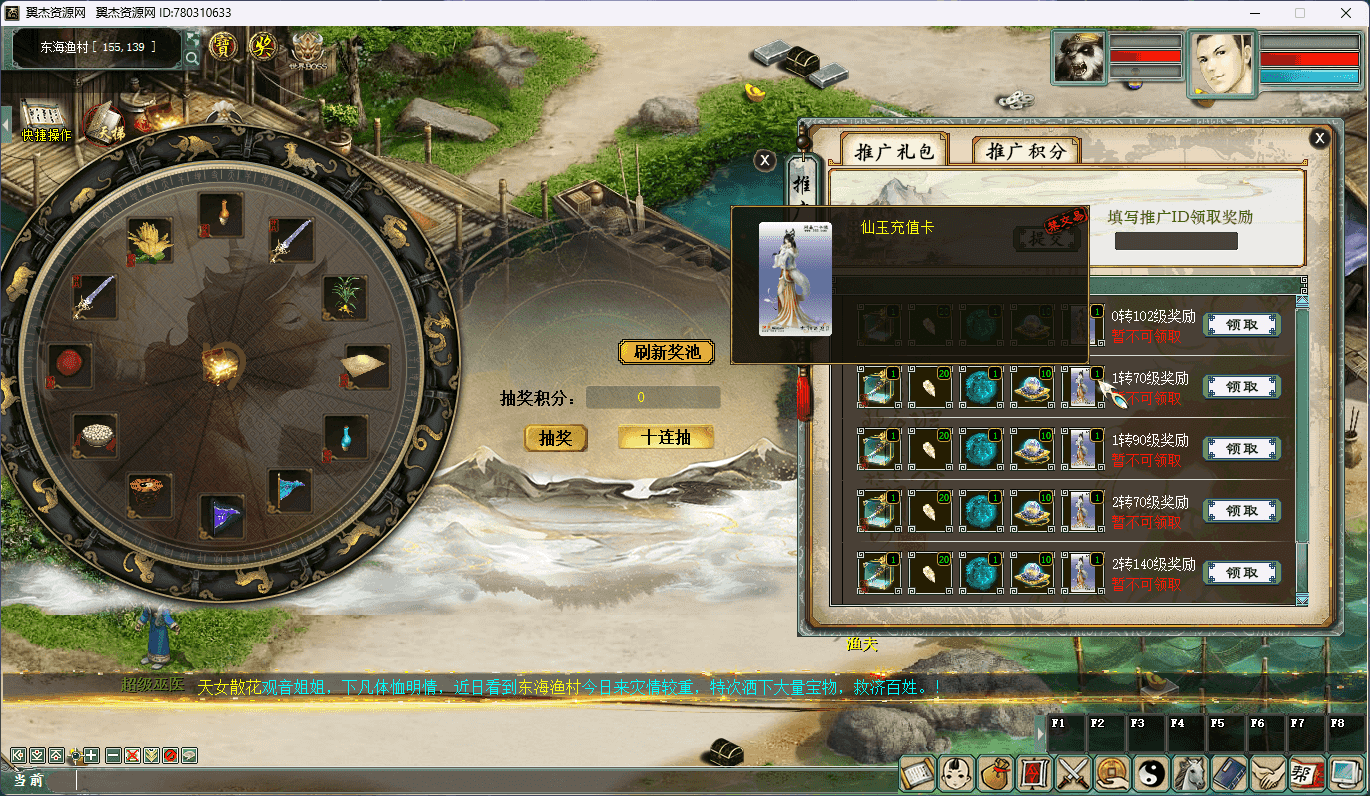Open the 奖 rewards icon

tap(263, 46)
